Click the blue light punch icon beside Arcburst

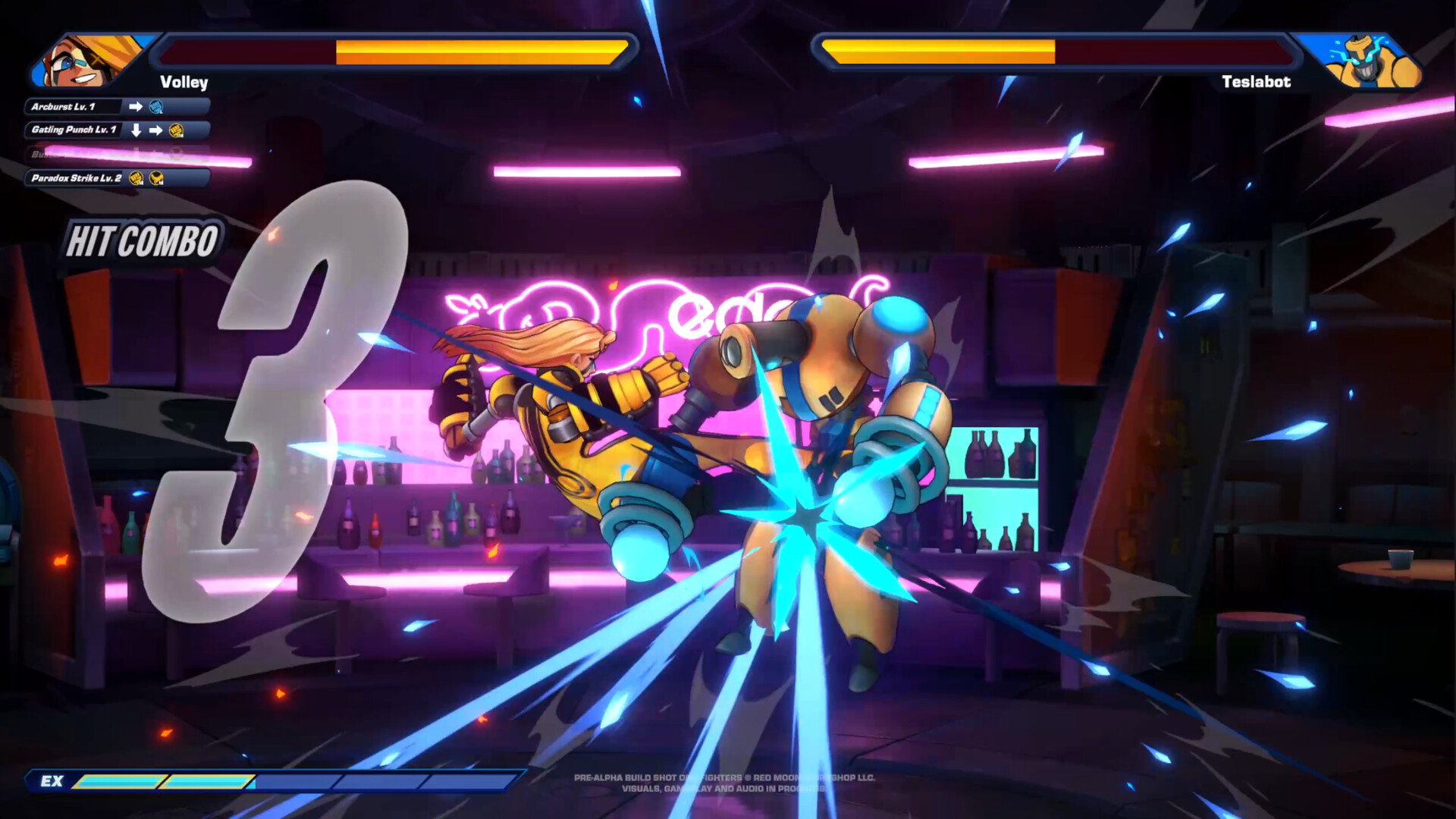(x=155, y=107)
